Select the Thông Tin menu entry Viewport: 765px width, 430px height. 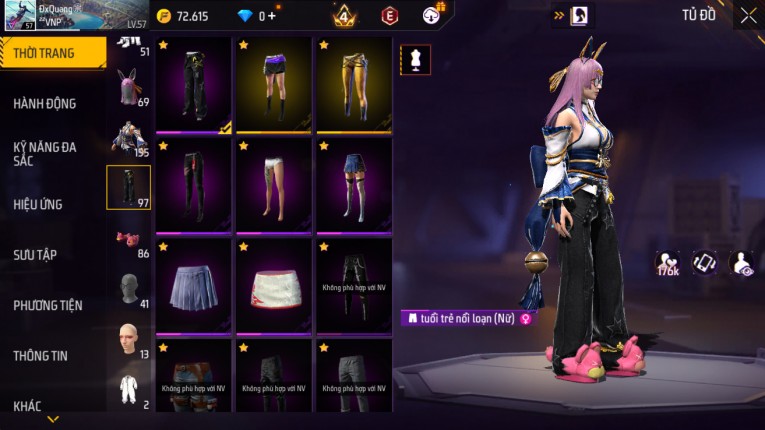[41, 355]
